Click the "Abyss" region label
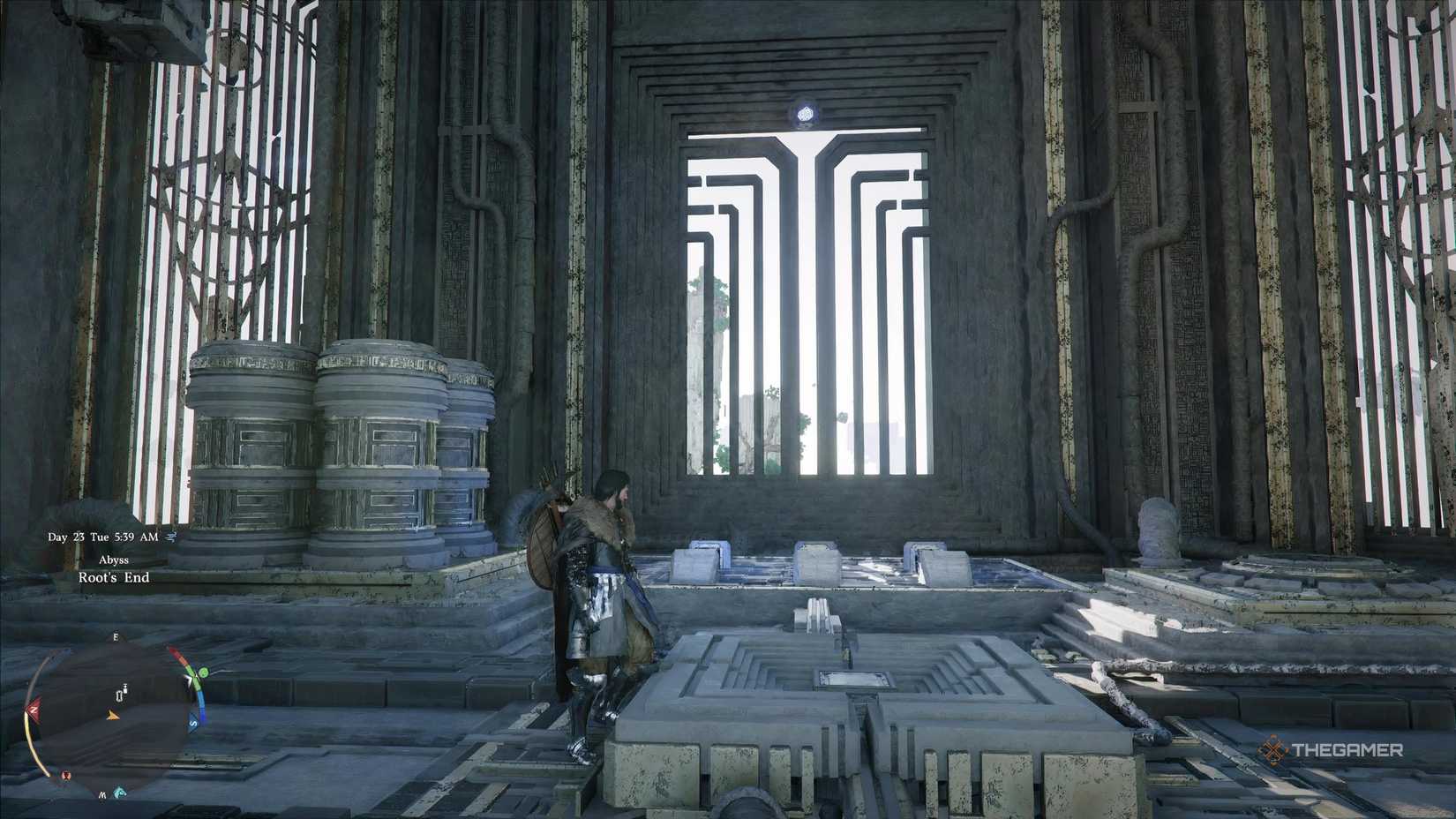 point(115,560)
